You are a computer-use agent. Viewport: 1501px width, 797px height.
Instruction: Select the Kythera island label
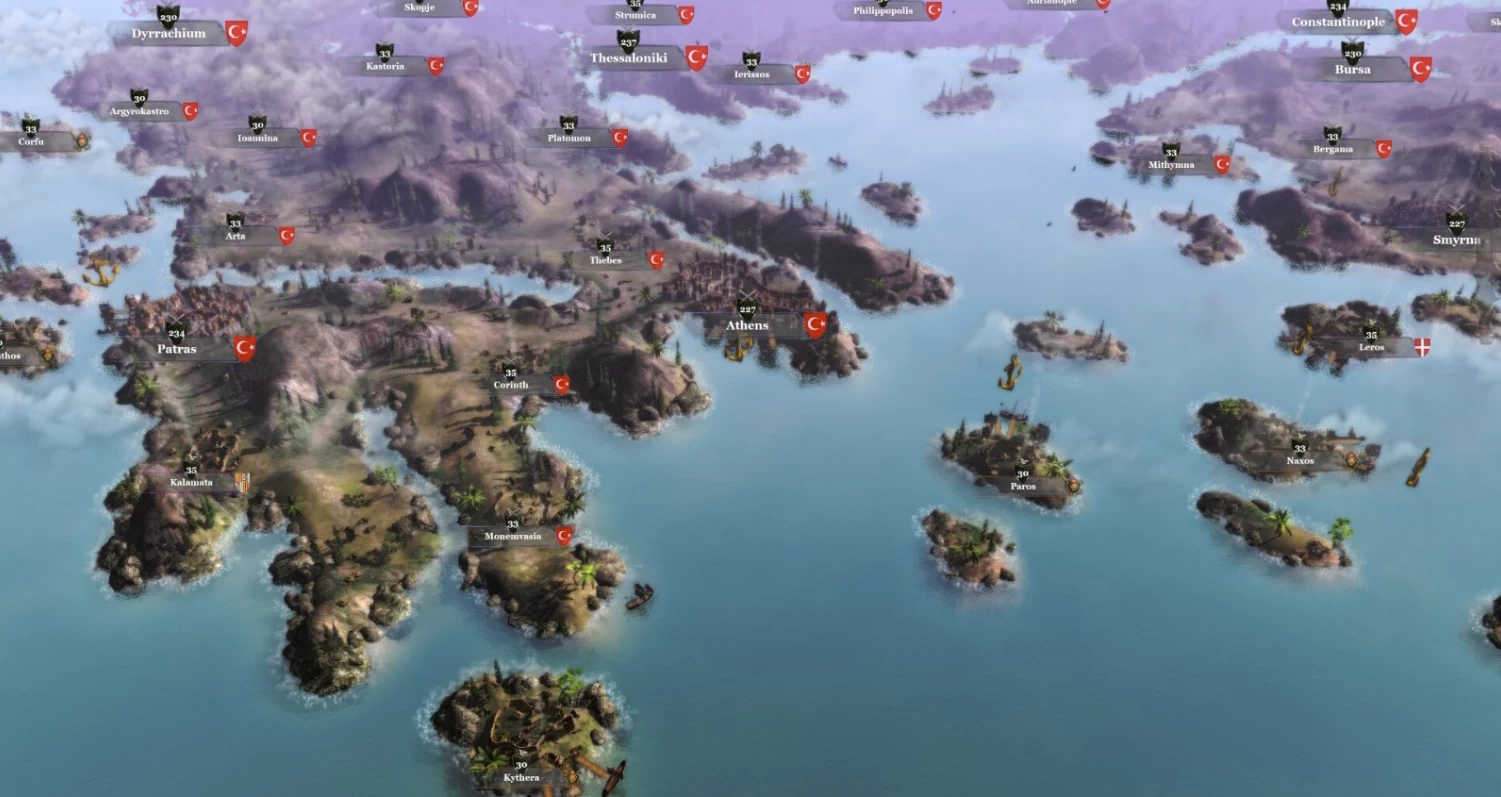(x=521, y=777)
